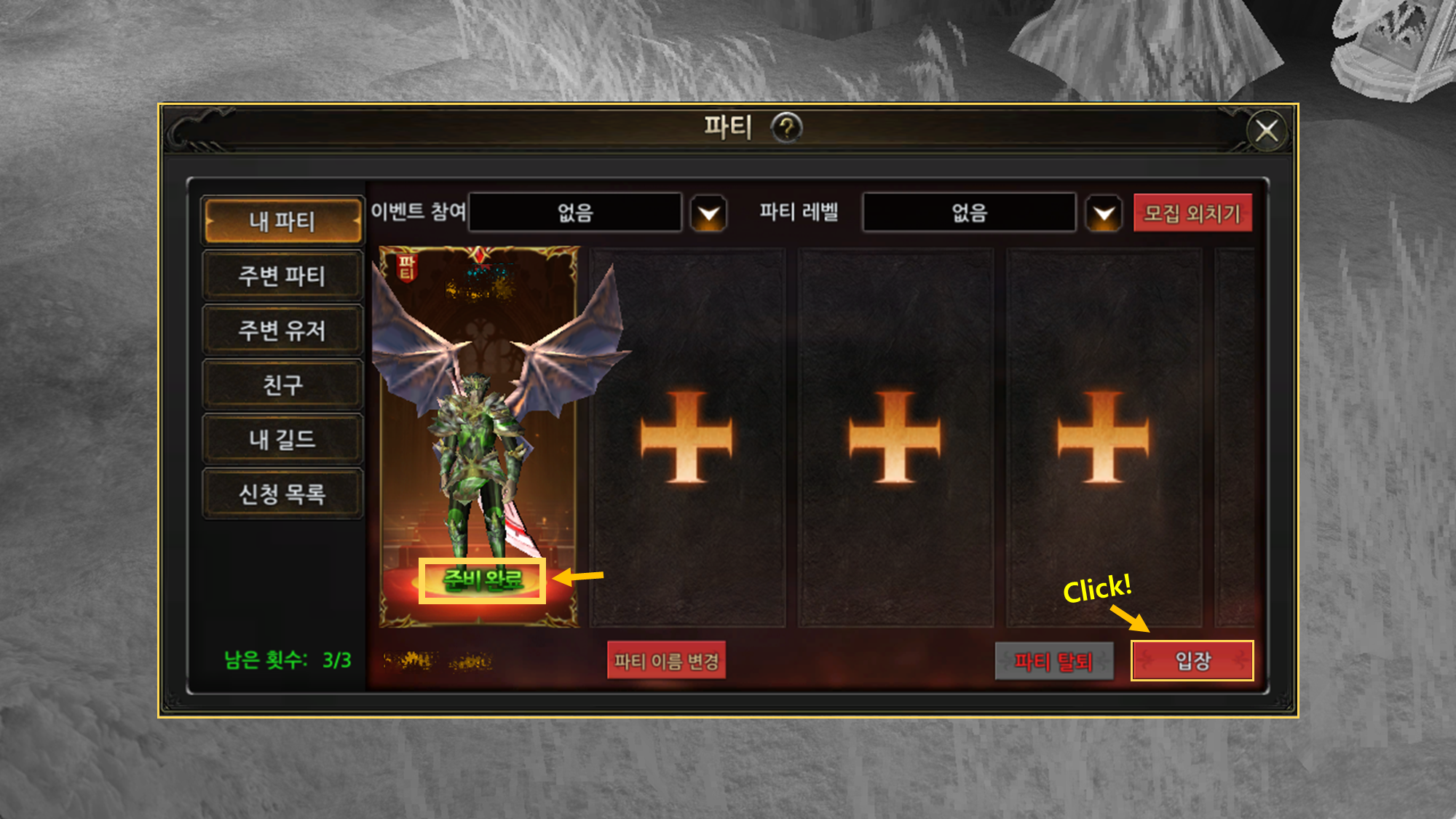Click the 입장 enter button
Image resolution: width=1456 pixels, height=819 pixels.
point(1192,661)
